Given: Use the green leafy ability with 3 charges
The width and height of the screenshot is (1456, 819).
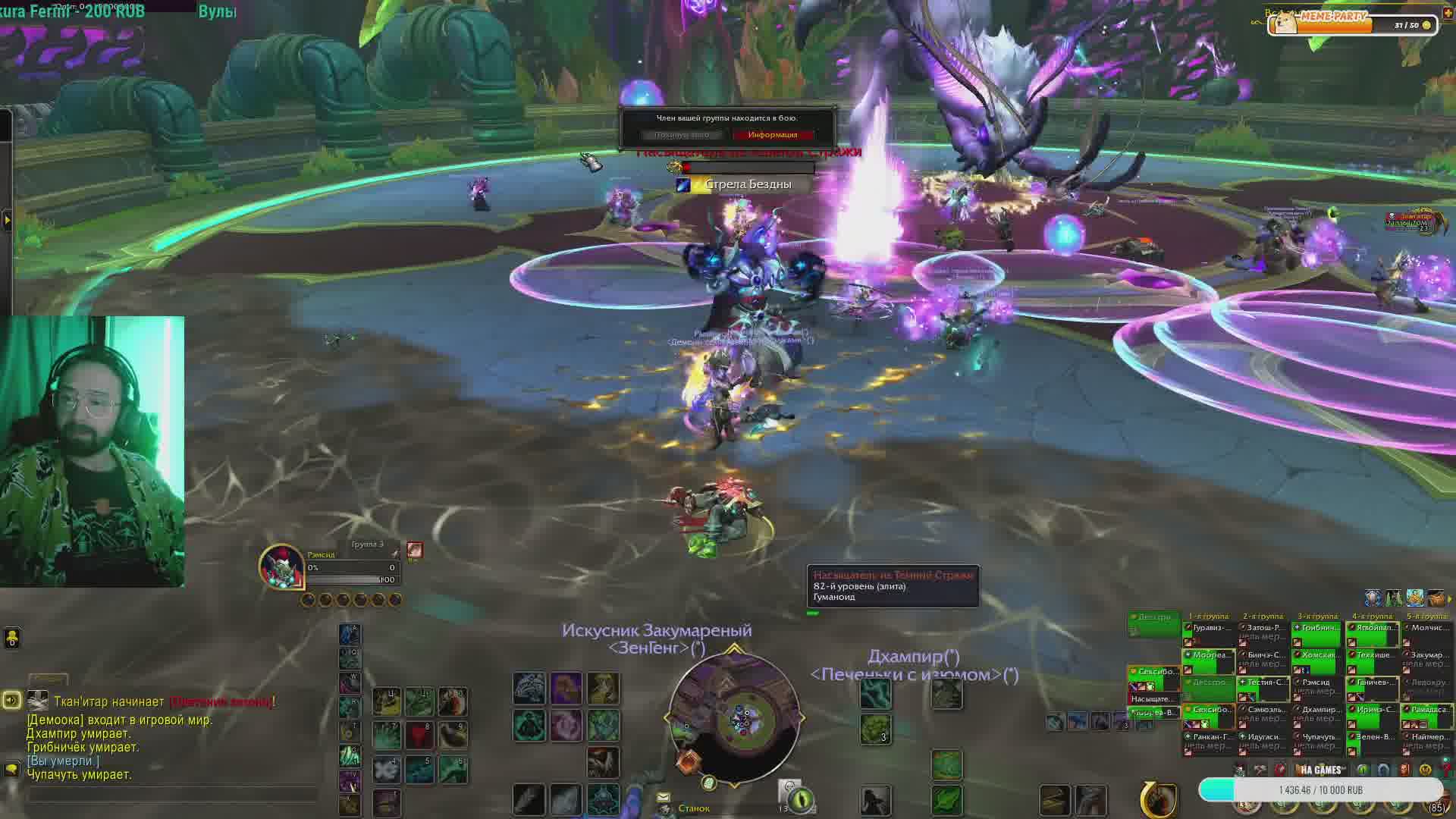Looking at the screenshot, I should click(875, 729).
